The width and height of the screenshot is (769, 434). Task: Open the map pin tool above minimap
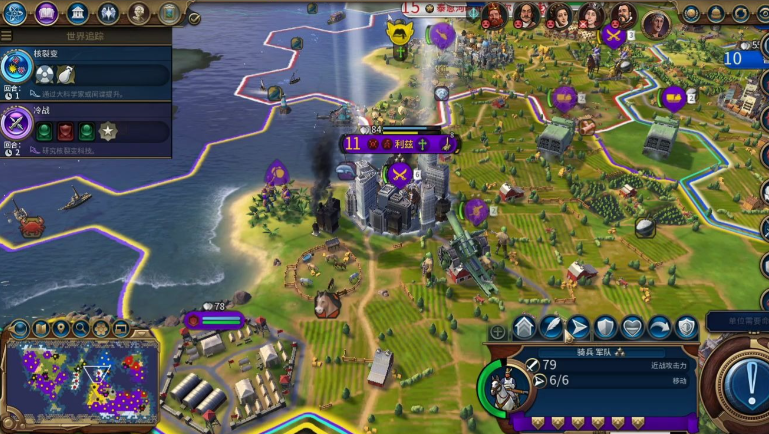[x=61, y=328]
